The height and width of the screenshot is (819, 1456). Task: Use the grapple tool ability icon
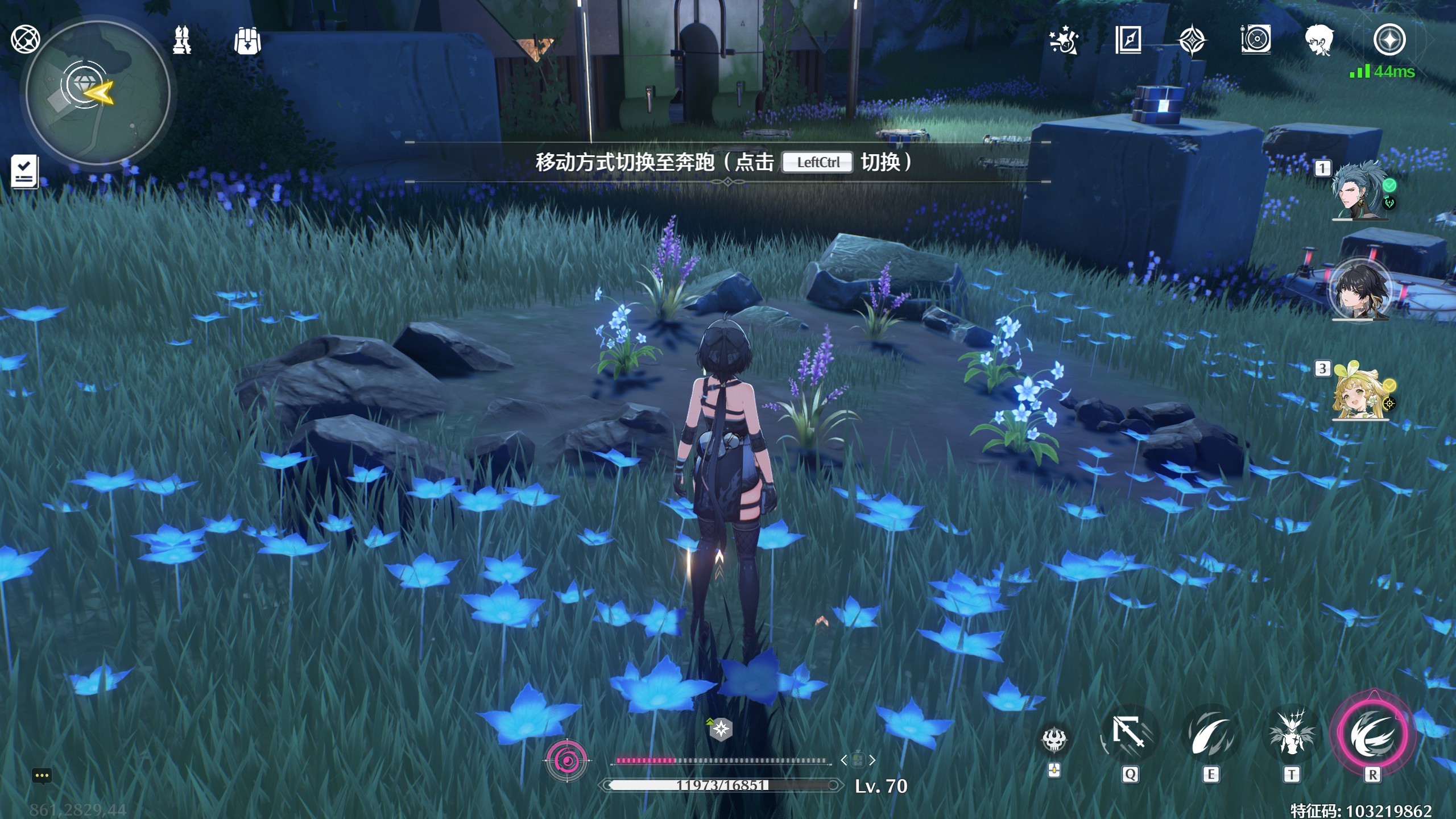(x=1129, y=735)
